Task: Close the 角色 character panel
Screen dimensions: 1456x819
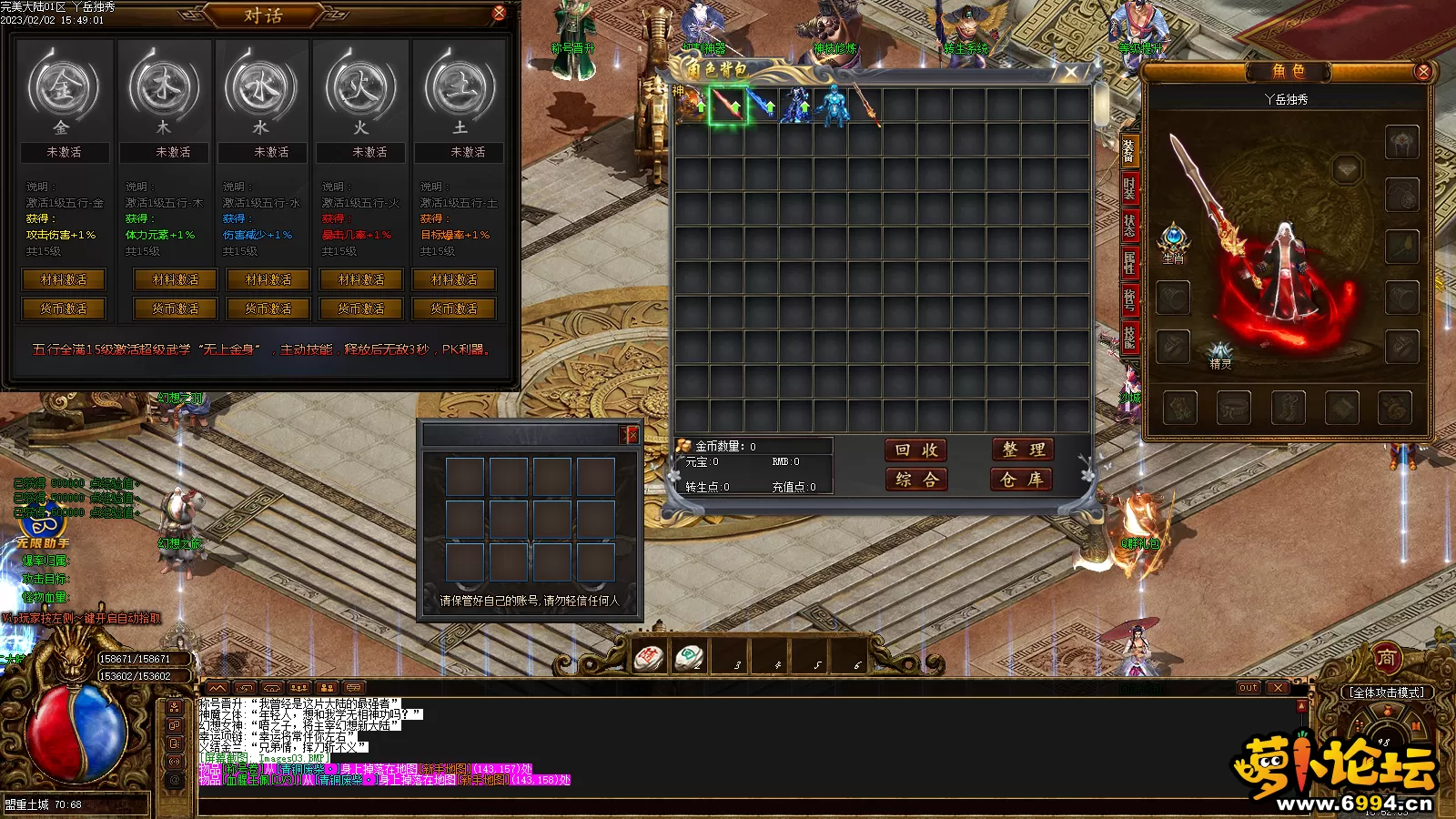Action: coord(1423,71)
